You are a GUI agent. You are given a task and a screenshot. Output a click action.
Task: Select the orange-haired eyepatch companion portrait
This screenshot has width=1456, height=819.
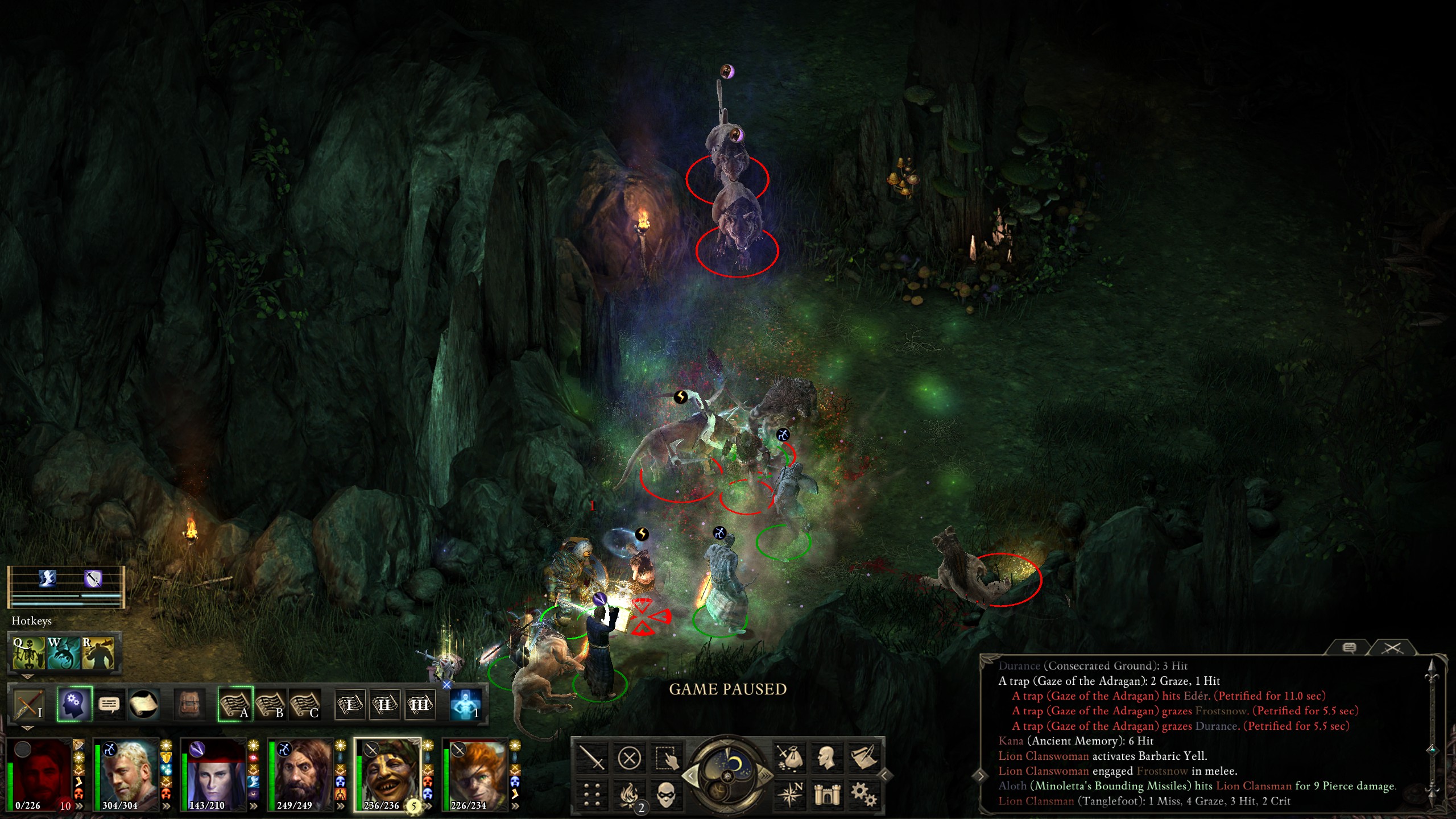475,775
